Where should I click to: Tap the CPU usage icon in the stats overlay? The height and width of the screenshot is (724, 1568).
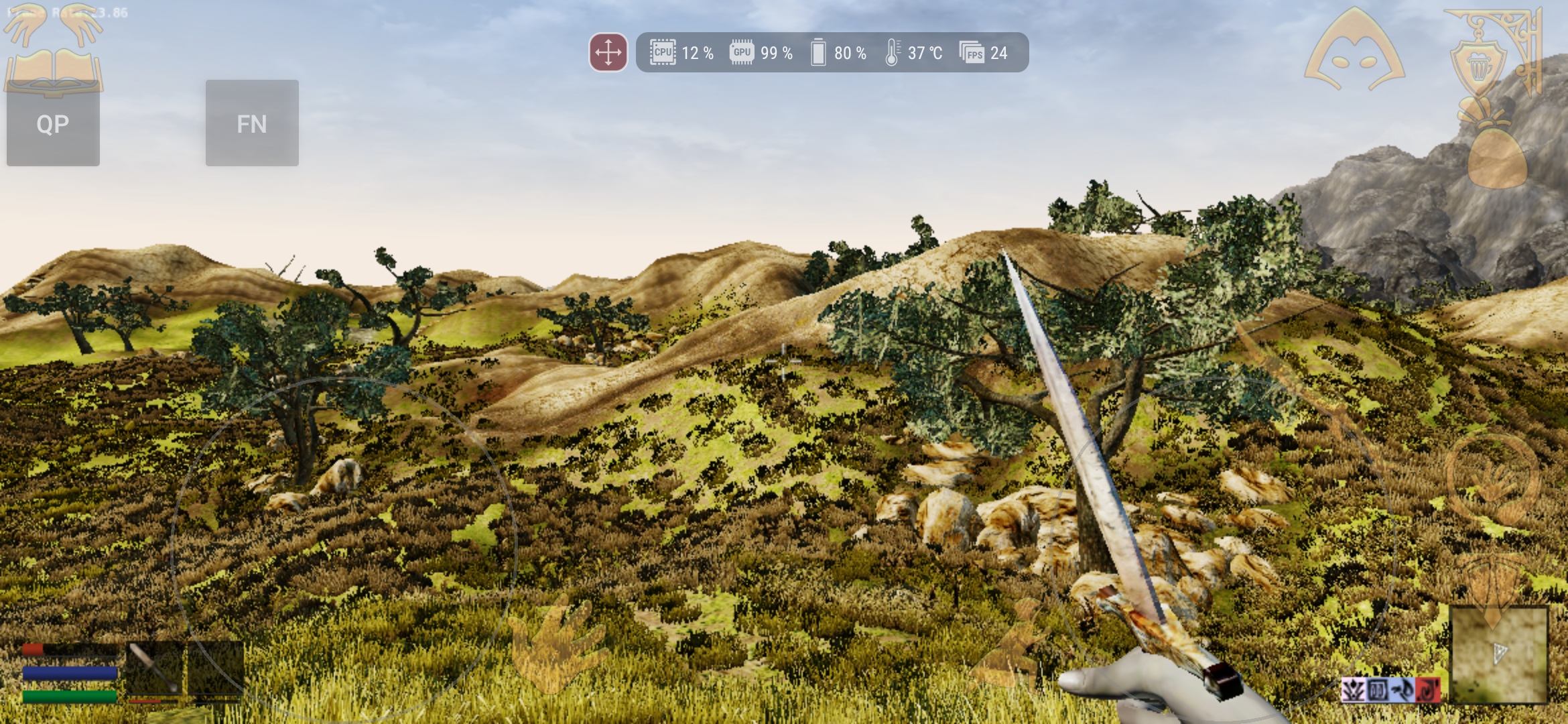pos(662,53)
